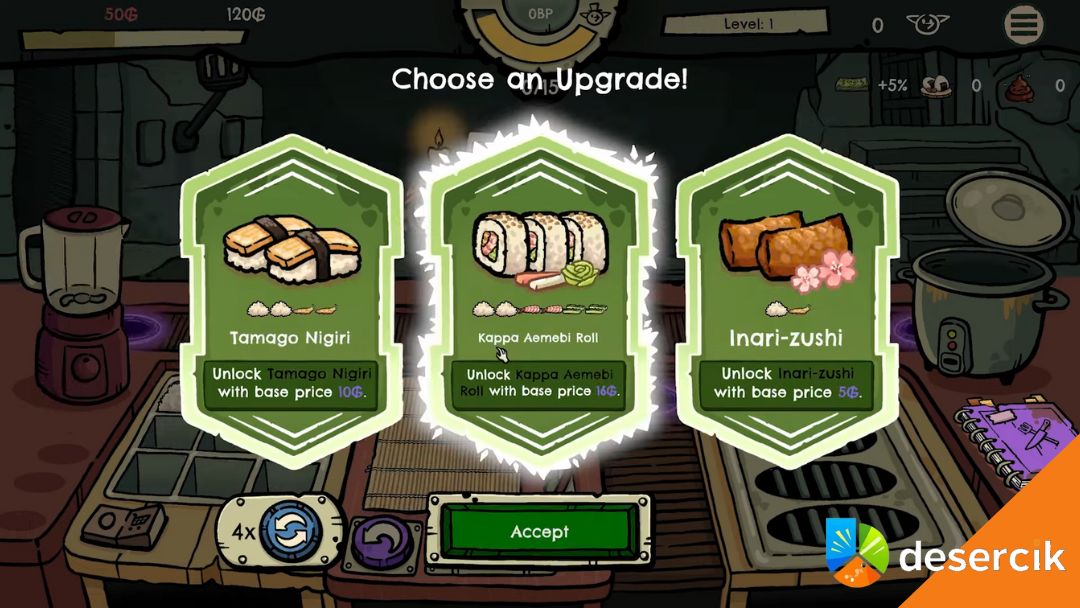Viewport: 1080px width, 608px height.
Task: Reroll upgrades with the blue refresh button
Action: click(x=290, y=531)
